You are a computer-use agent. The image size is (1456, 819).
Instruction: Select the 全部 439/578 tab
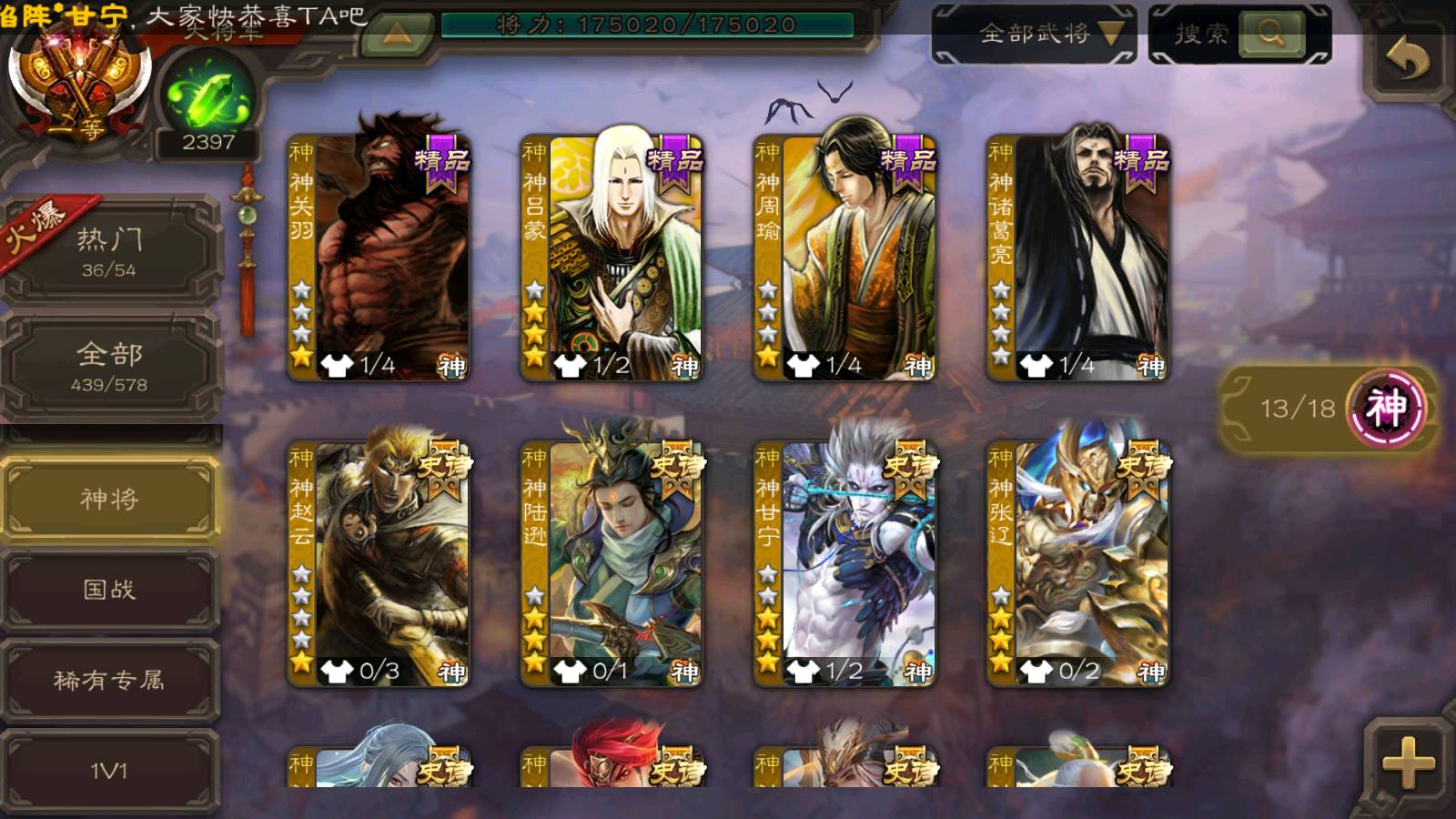tap(109, 366)
